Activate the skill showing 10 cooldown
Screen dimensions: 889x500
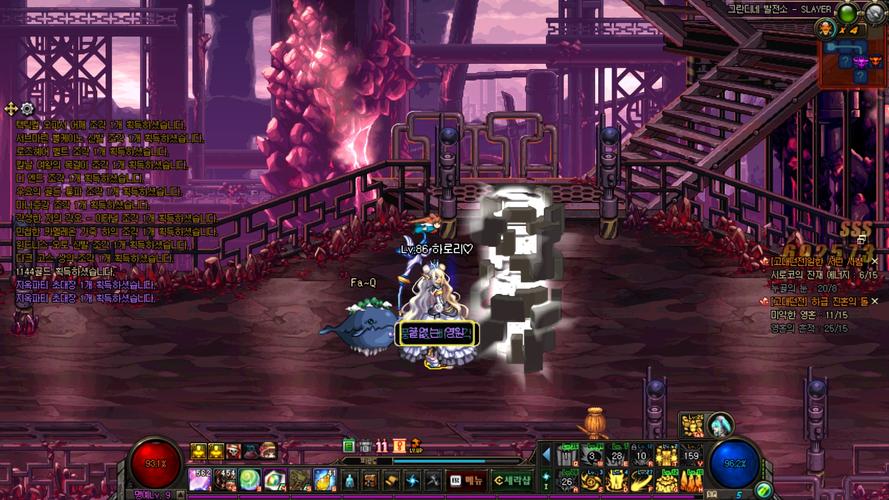[x=643, y=457]
